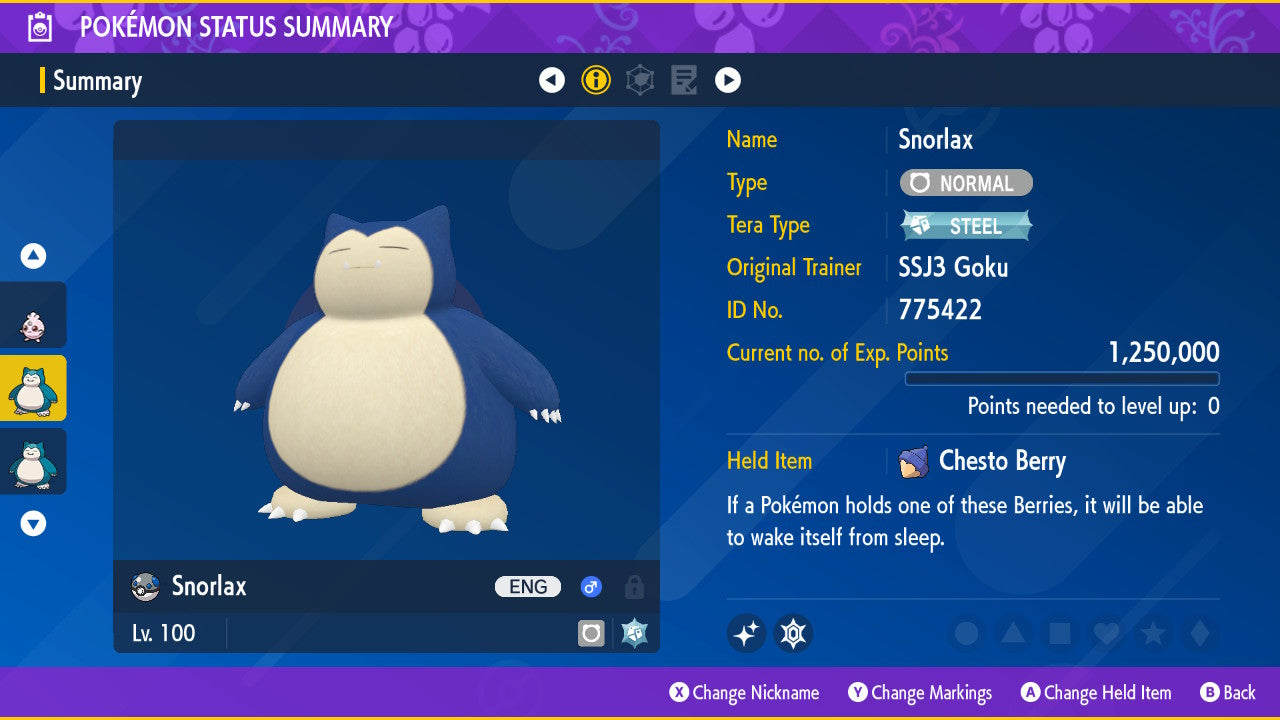
Task: Toggle the circle marking
Action: (x=966, y=633)
